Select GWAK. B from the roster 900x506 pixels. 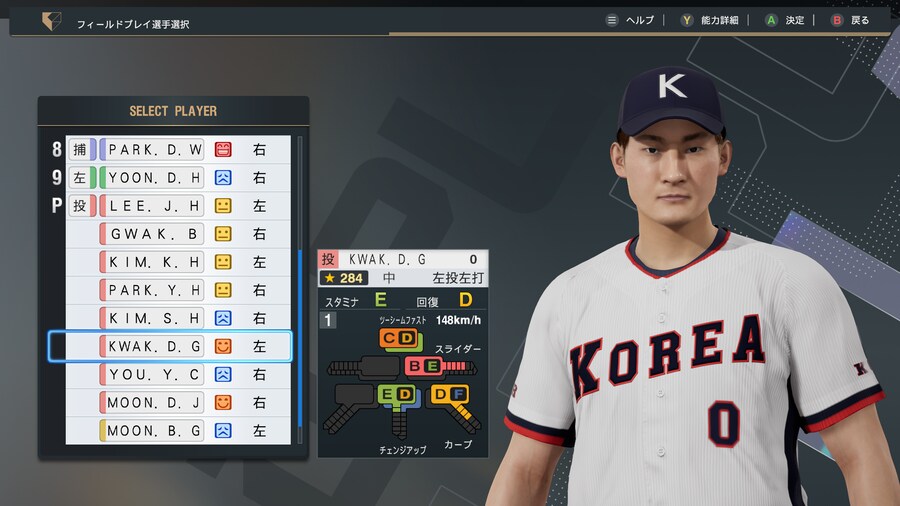[x=154, y=234]
